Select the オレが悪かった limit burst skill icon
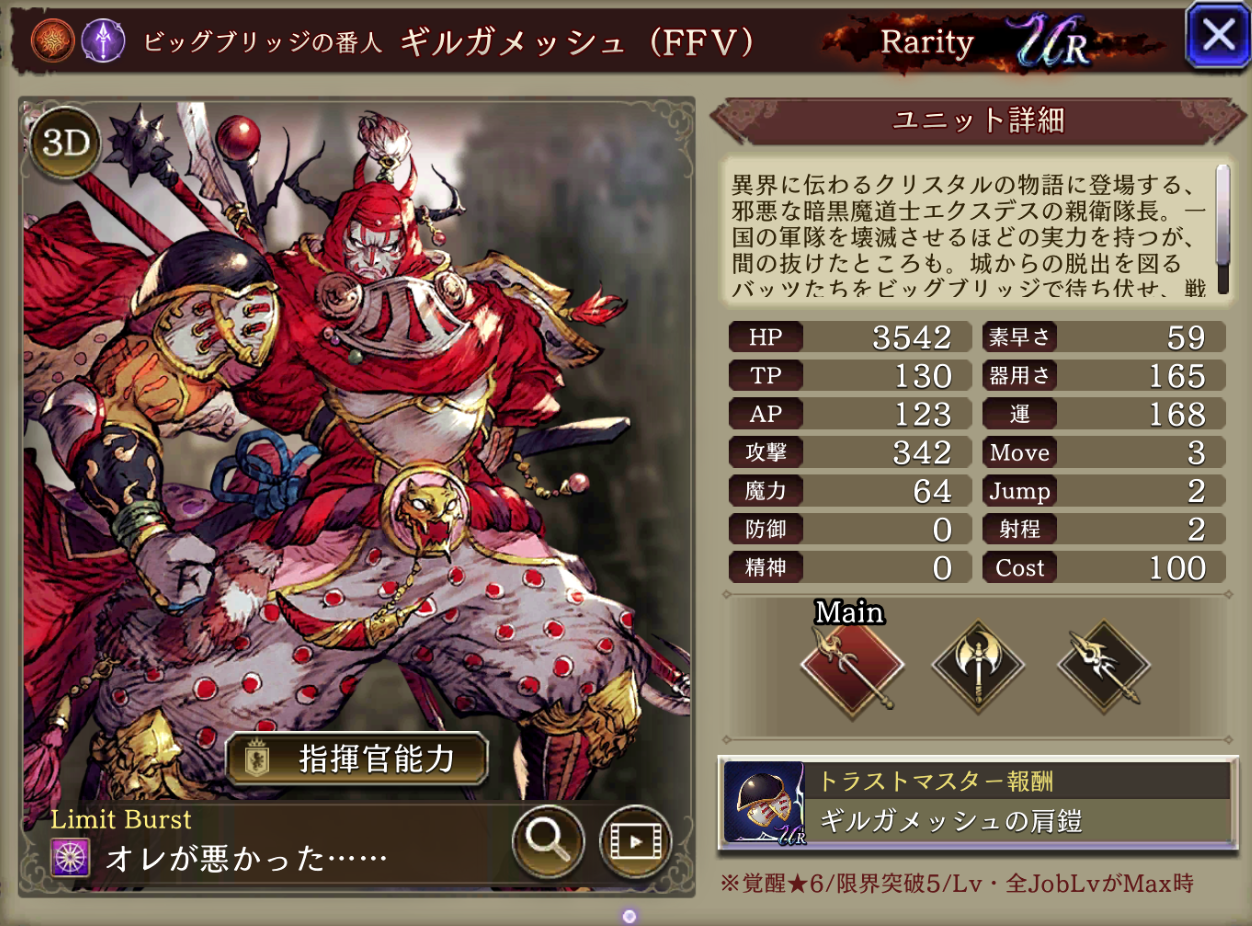Viewport: 1252px width, 926px height. click(x=70, y=859)
